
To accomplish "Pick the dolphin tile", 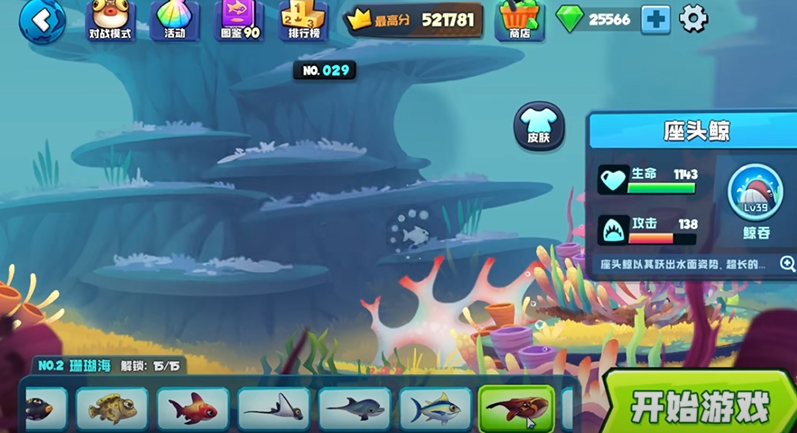I will tap(354, 408).
